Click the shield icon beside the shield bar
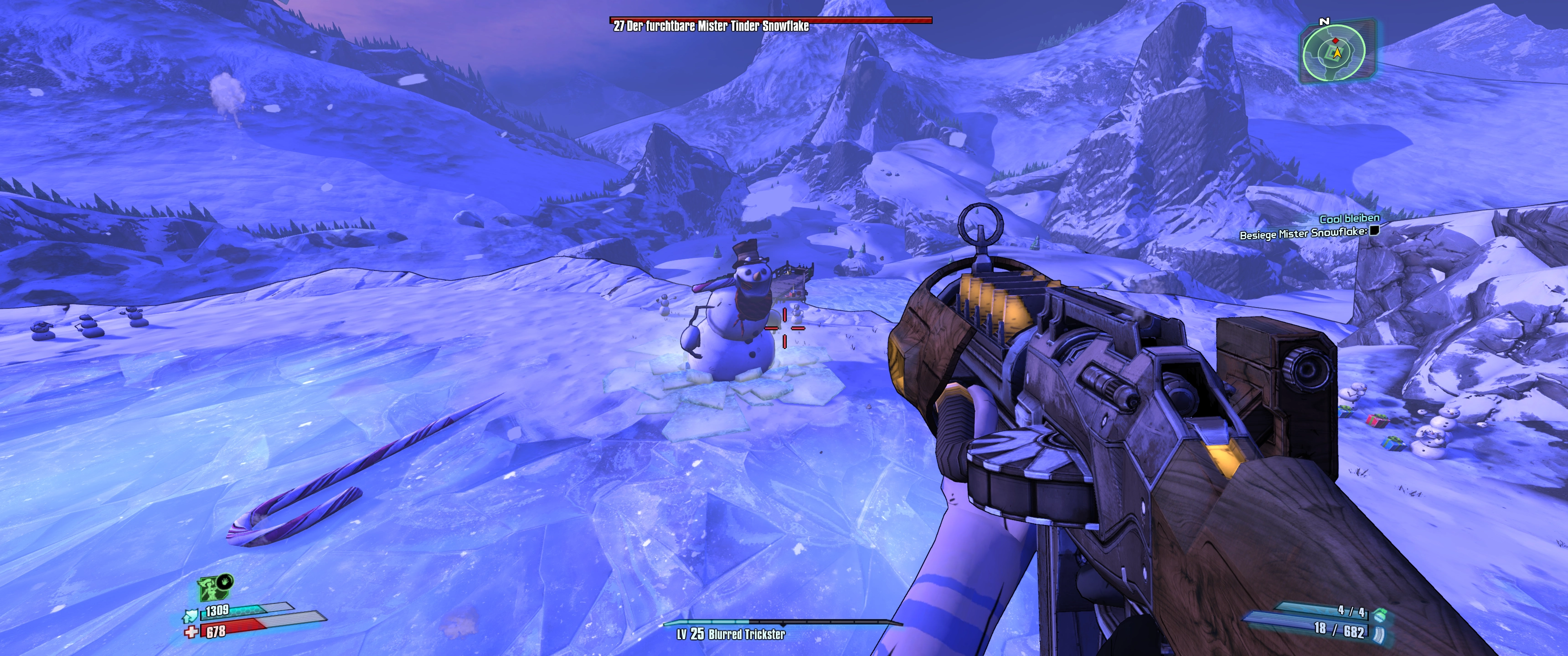The height and width of the screenshot is (656, 1568). [191, 617]
